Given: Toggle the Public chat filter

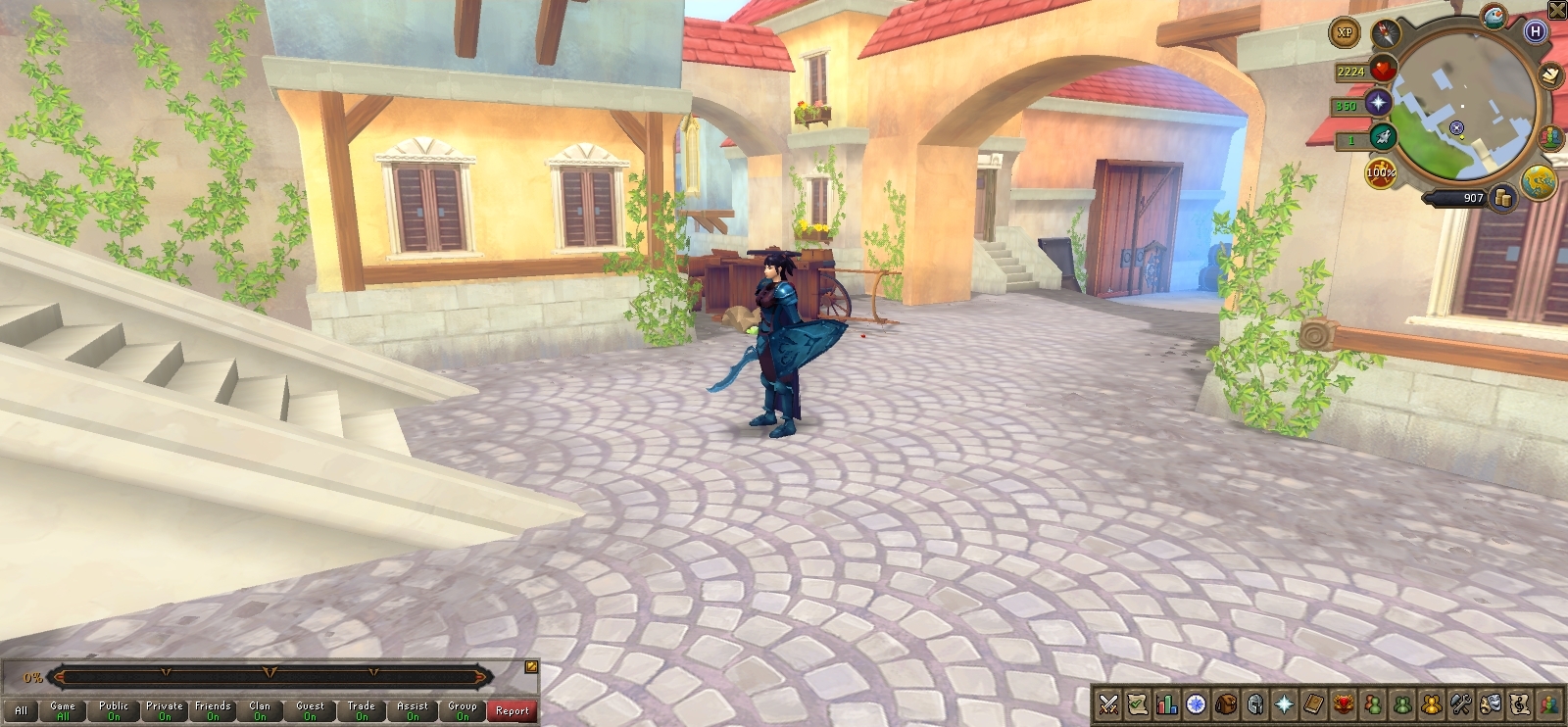Looking at the screenshot, I should click(114, 710).
